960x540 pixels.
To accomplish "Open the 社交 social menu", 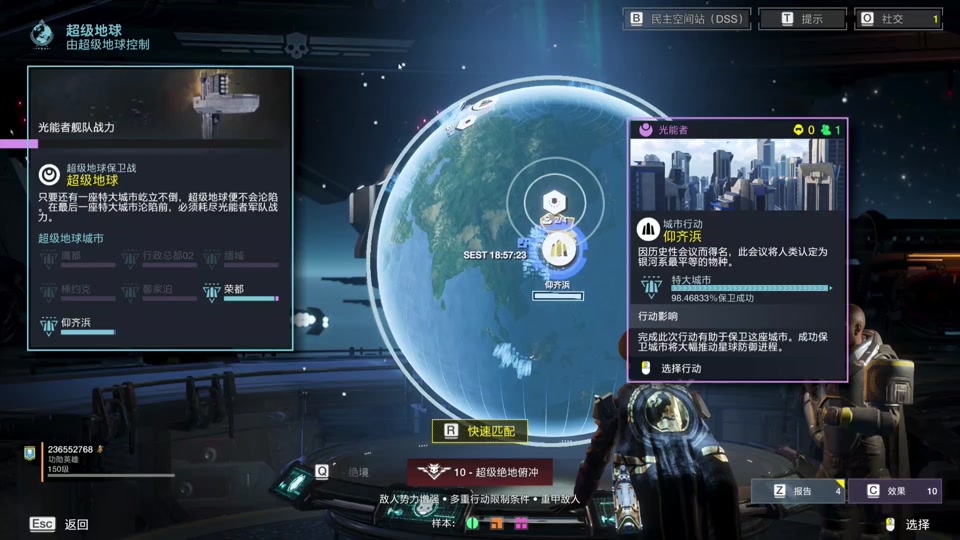I will point(899,19).
